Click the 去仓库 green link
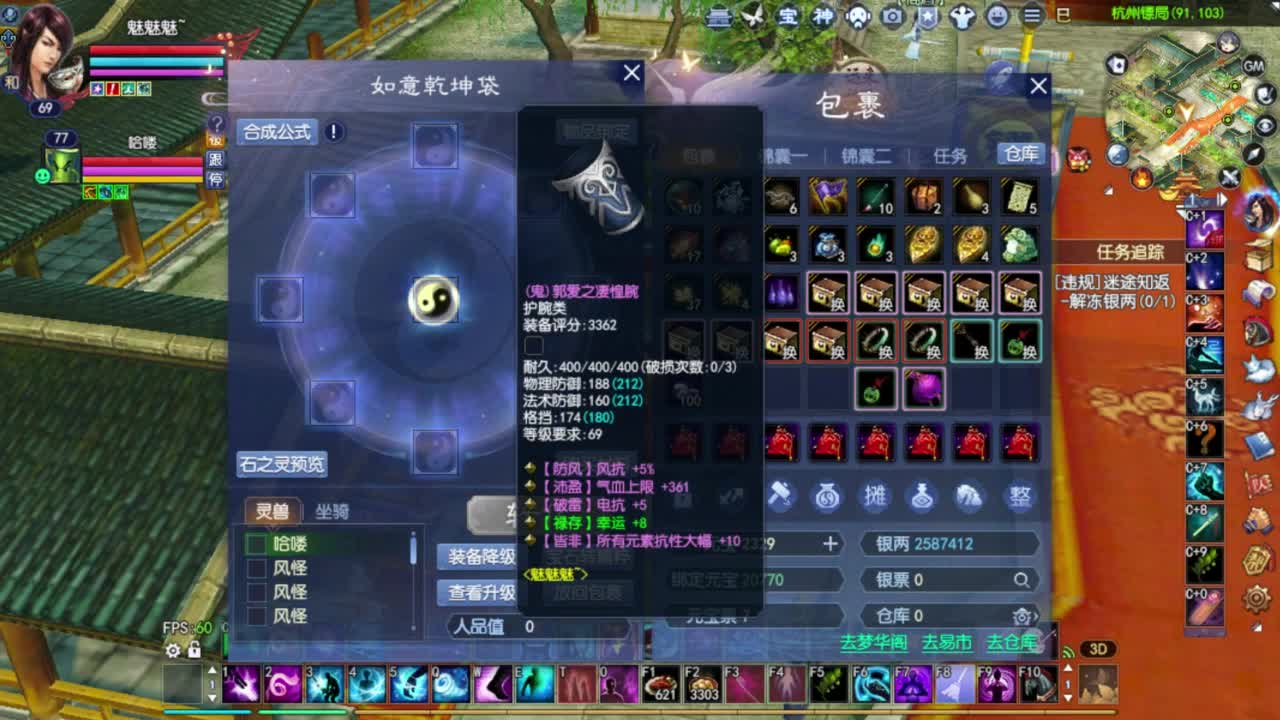The height and width of the screenshot is (720, 1280). click(x=1010, y=643)
